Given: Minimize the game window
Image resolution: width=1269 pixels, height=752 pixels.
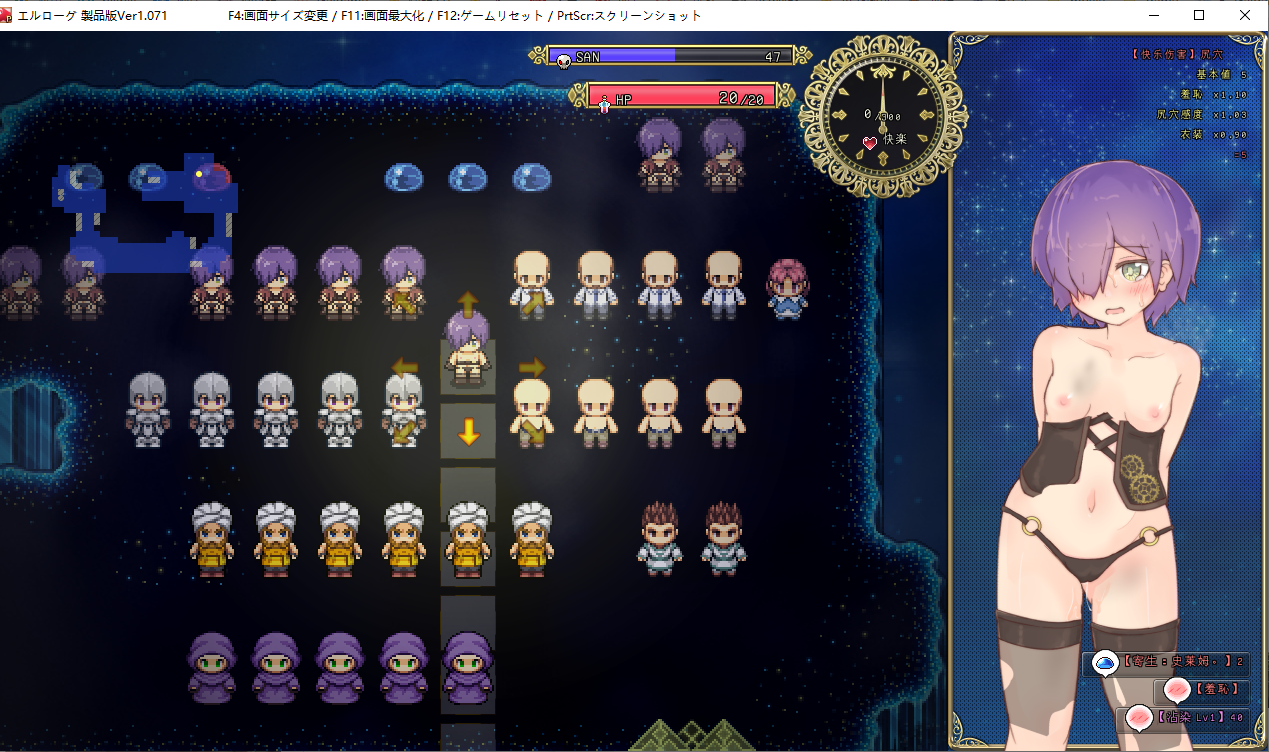Looking at the screenshot, I should pyautogui.click(x=1154, y=15).
